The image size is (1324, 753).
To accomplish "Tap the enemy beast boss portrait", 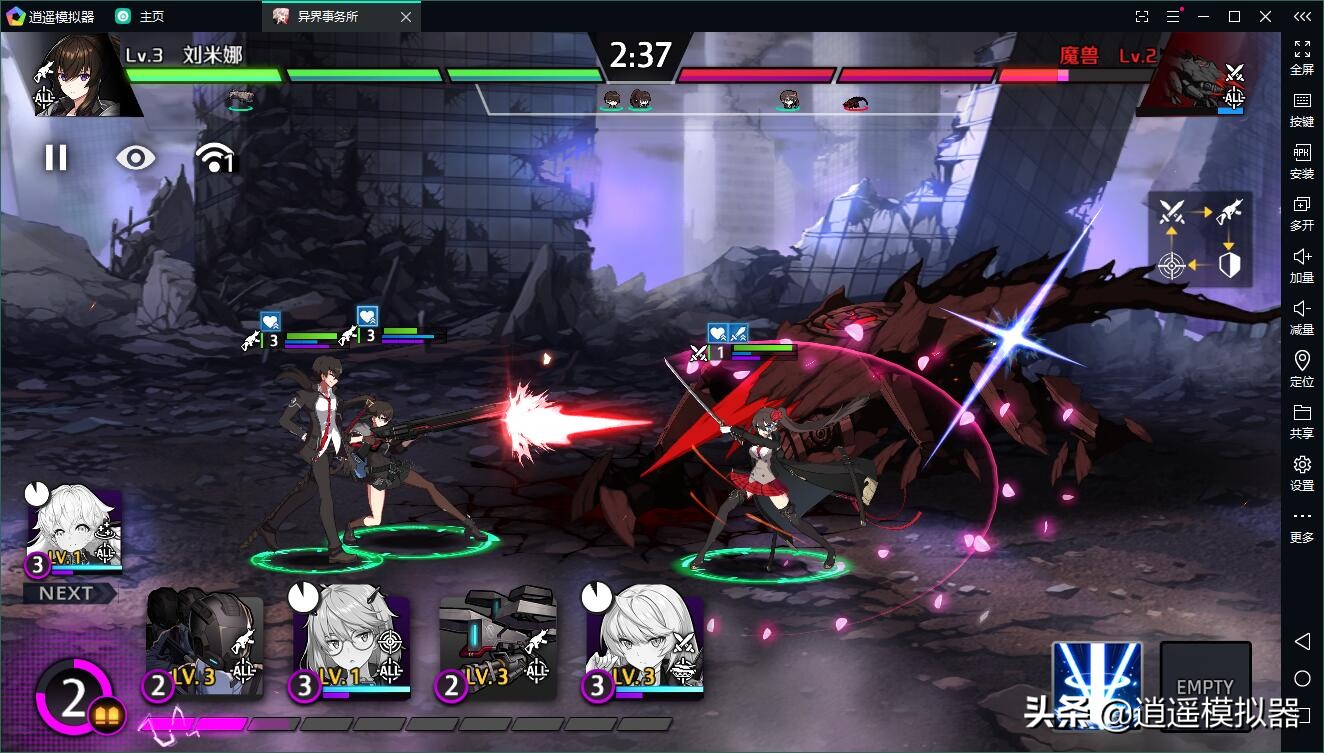I will point(1191,74).
